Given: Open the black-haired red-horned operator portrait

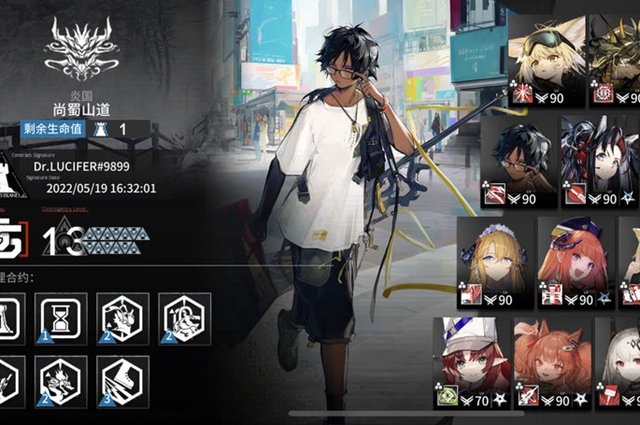Looking at the screenshot, I should (x=598, y=162).
